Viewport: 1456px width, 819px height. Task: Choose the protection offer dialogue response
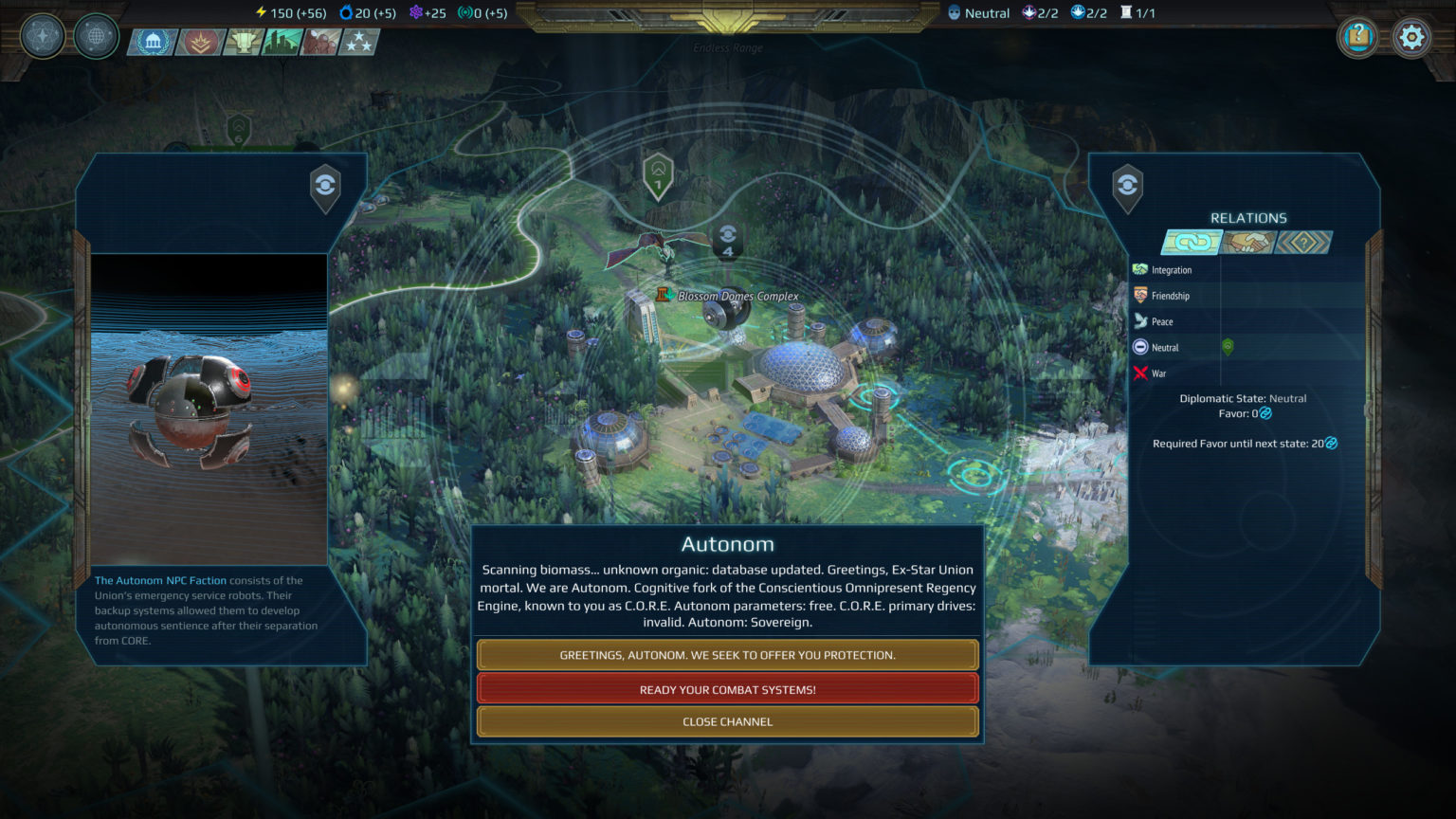[727, 654]
